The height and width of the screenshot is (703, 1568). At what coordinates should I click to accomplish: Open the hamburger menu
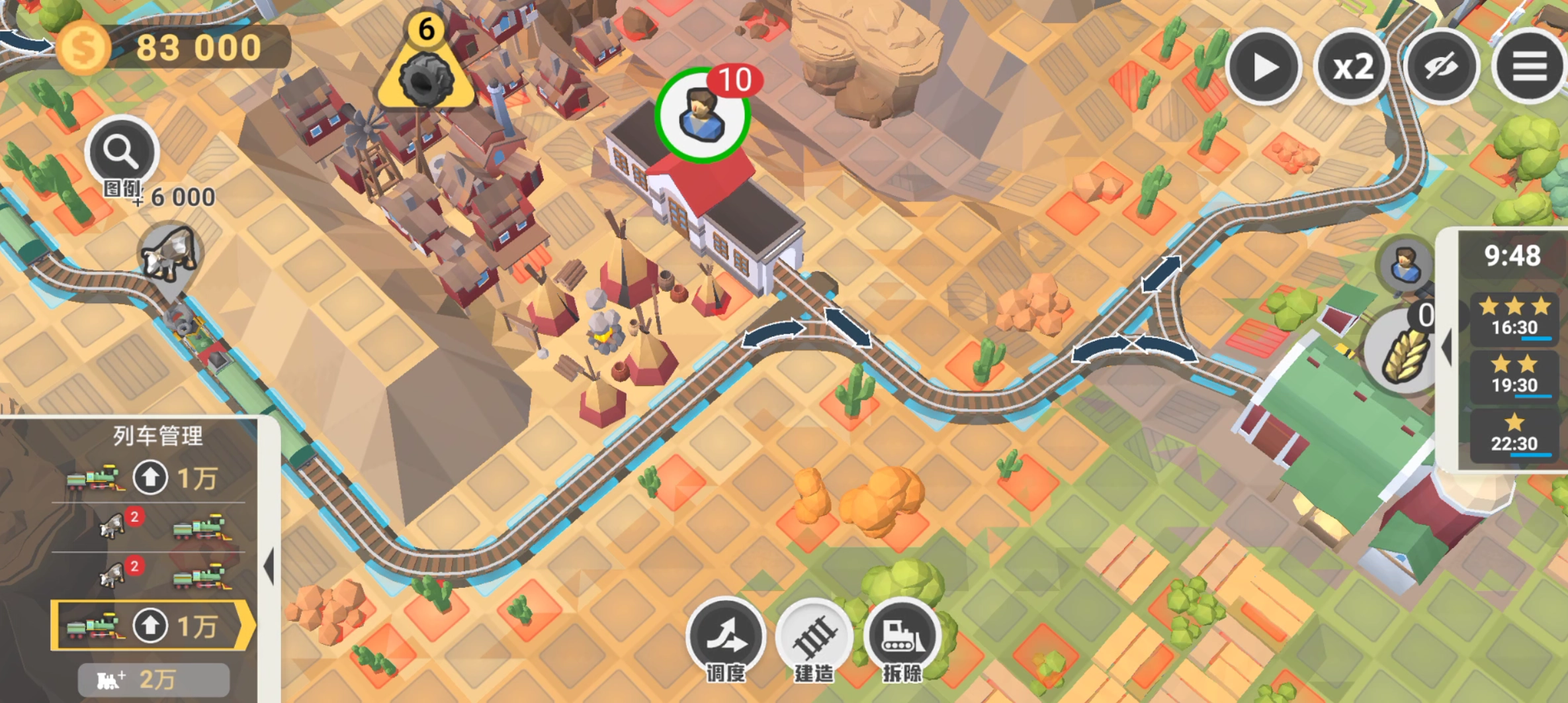pyautogui.click(x=1530, y=67)
